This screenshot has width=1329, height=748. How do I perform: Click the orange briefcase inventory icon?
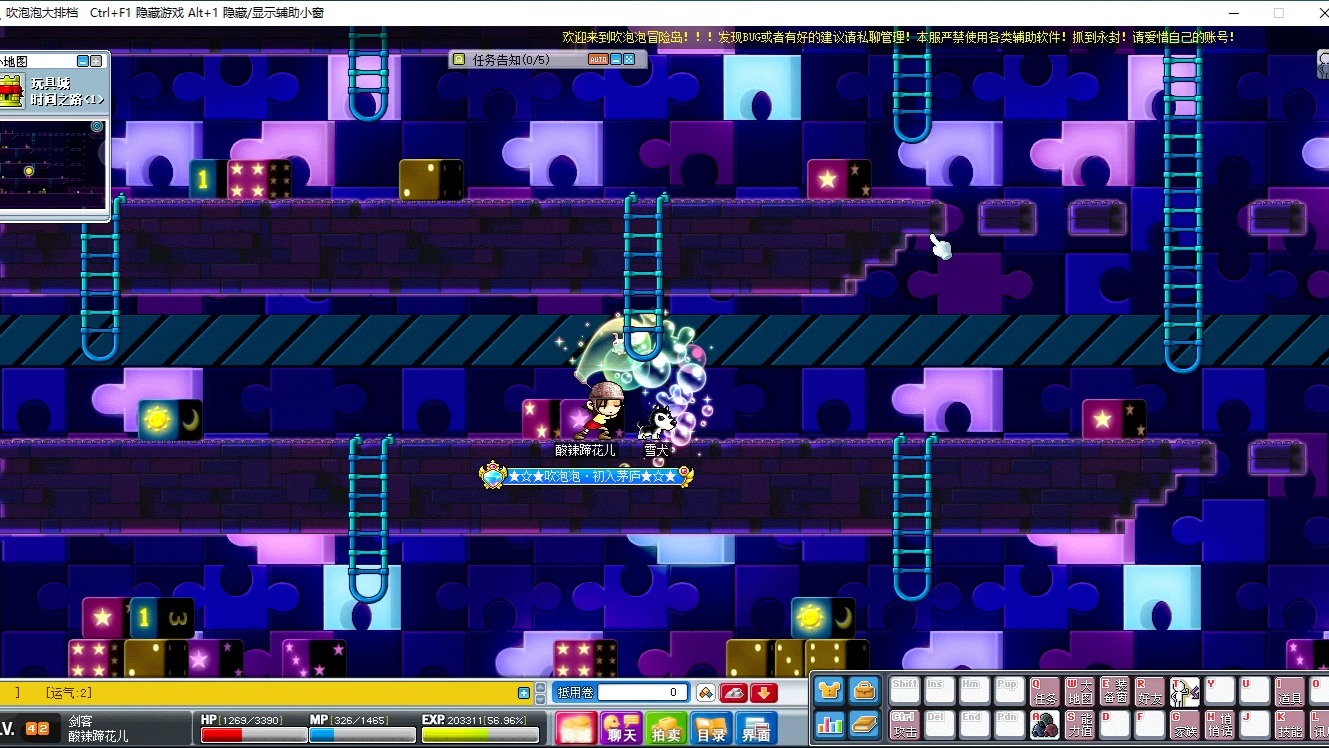point(864,690)
